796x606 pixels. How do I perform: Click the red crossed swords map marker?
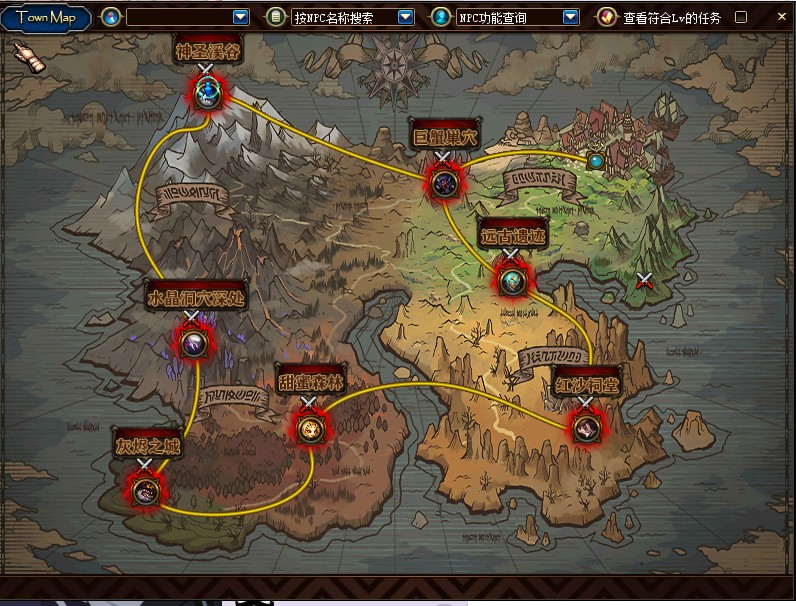coord(647,281)
